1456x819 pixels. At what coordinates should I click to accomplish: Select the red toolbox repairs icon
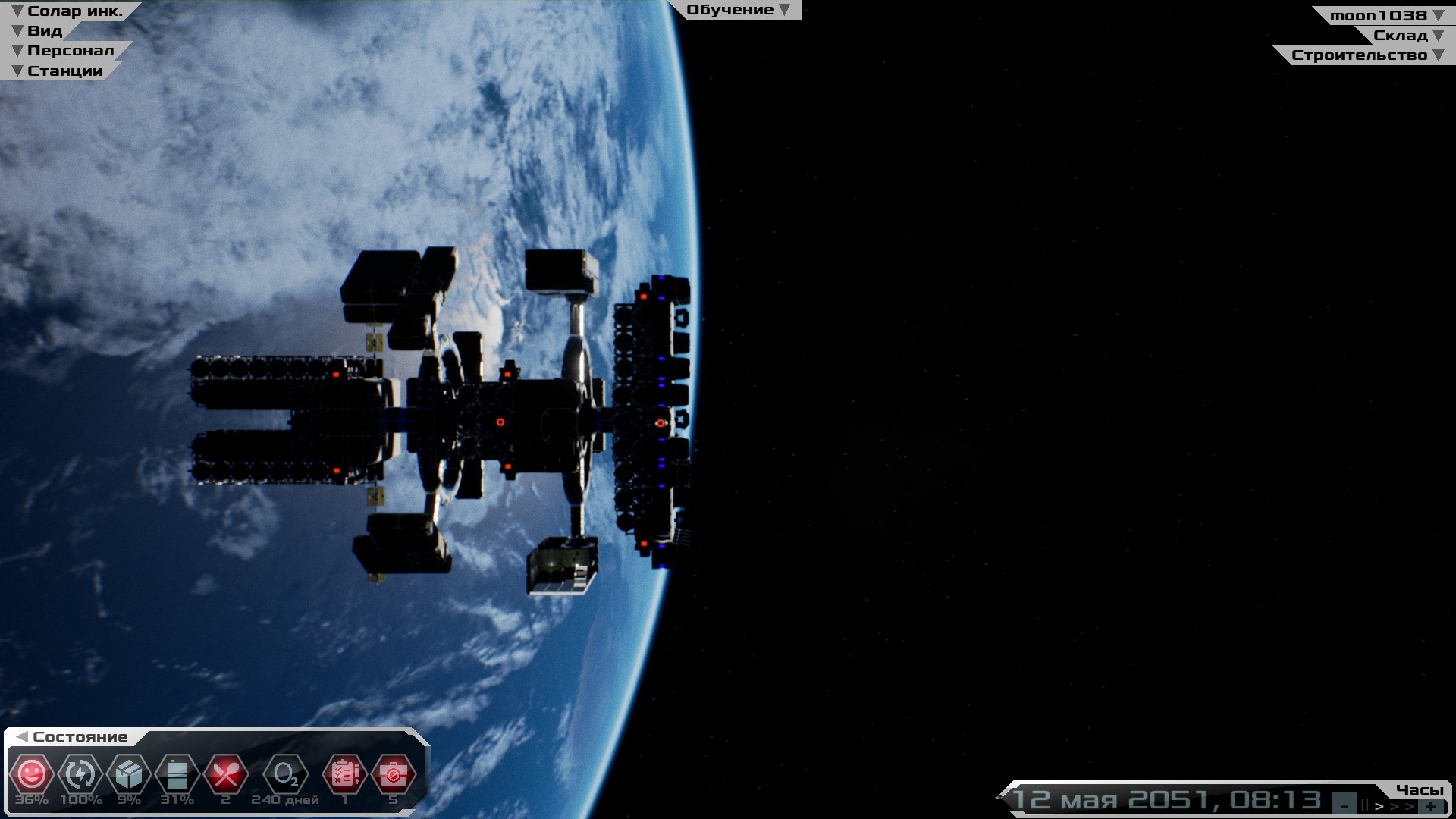393,774
